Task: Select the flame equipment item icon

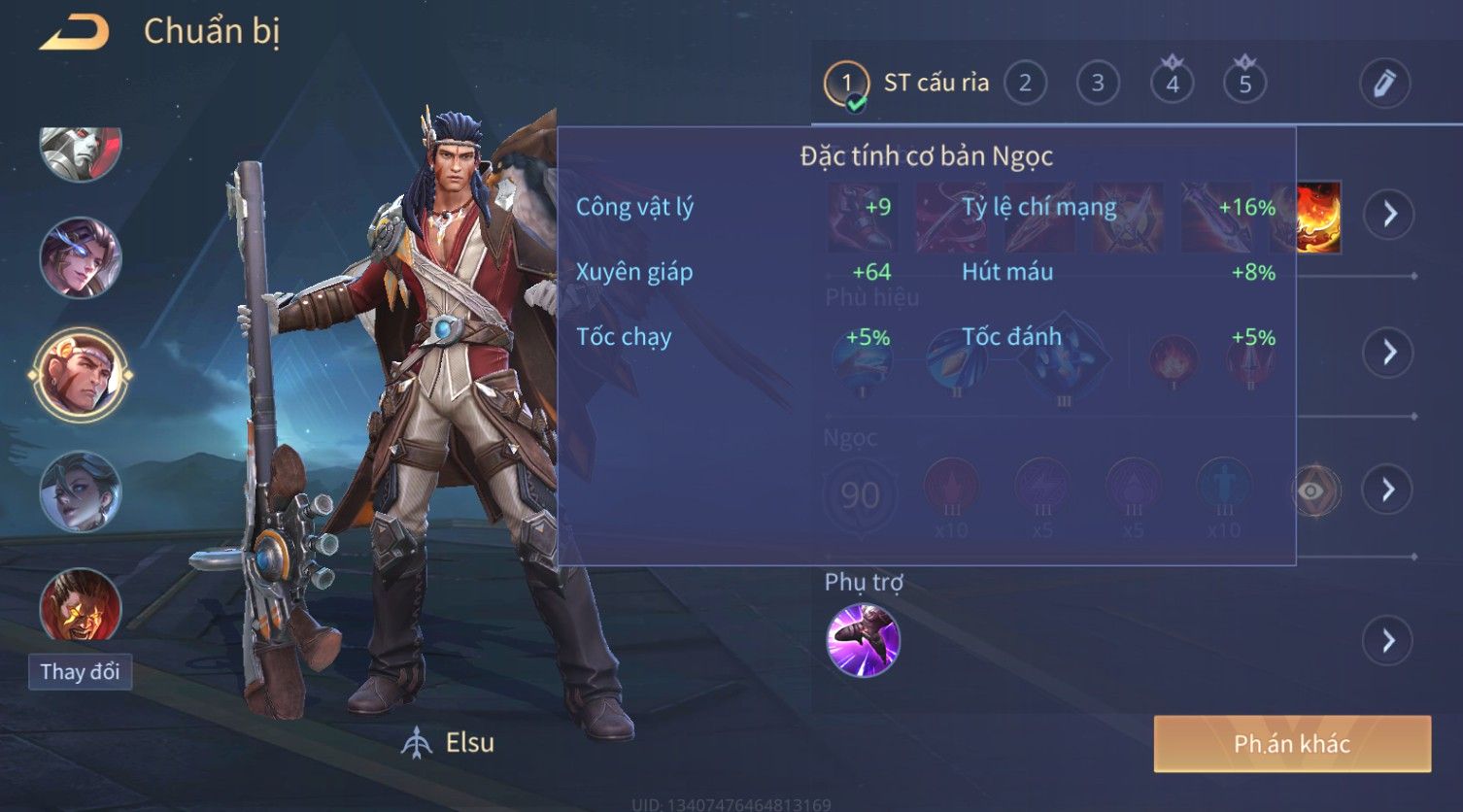Action: click(1319, 218)
